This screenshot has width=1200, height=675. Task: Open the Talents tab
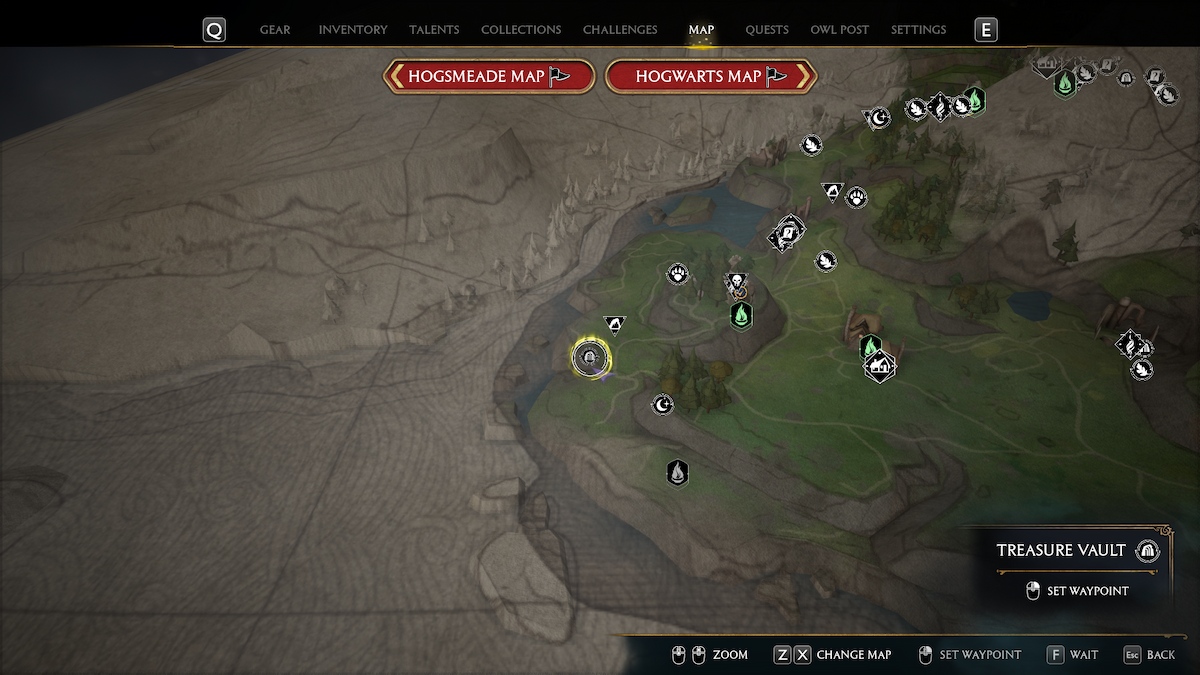434,30
